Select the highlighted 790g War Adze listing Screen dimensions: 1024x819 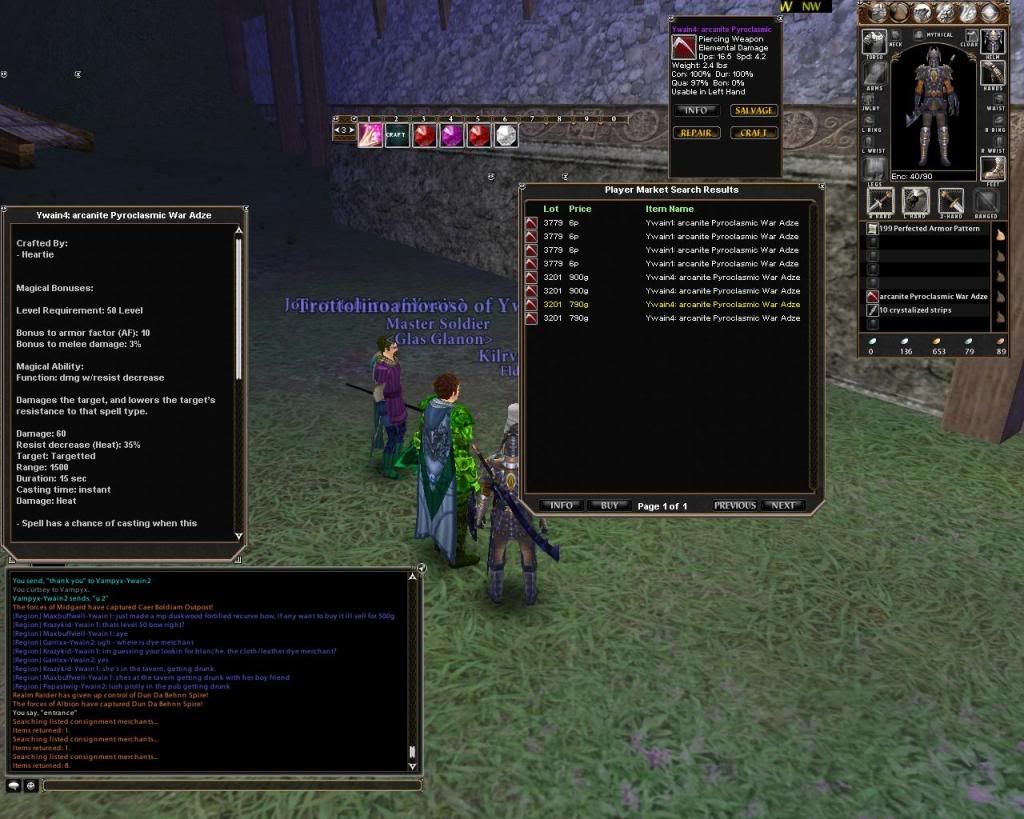pos(722,304)
